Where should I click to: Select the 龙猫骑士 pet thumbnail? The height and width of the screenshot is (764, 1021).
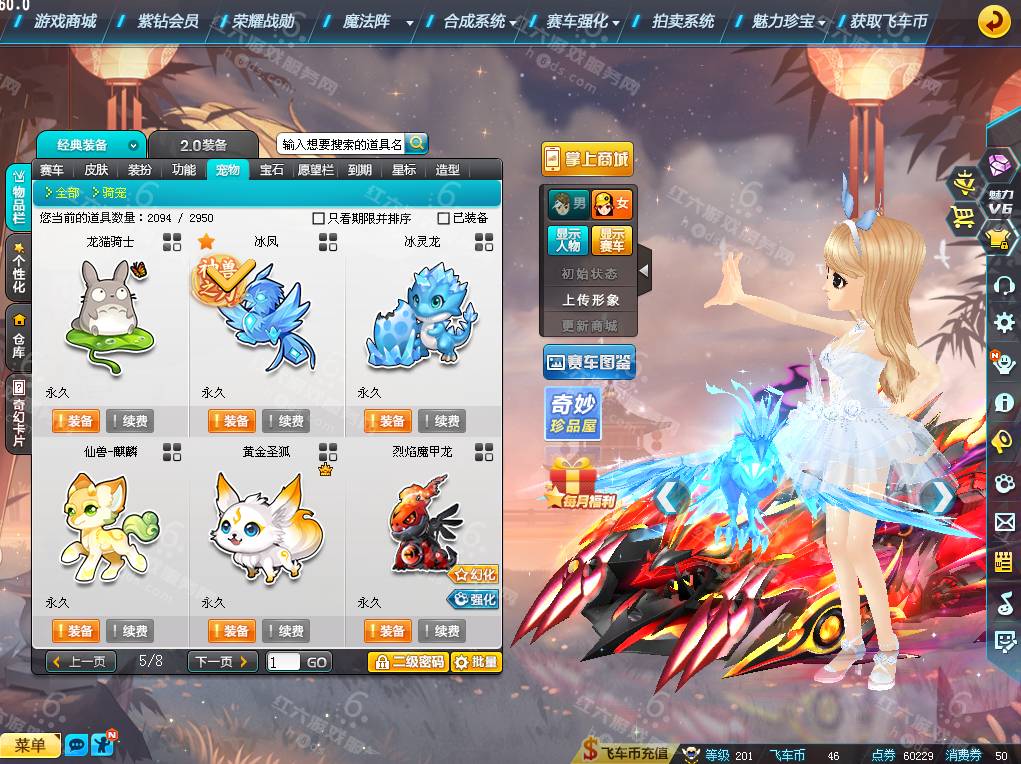point(109,314)
